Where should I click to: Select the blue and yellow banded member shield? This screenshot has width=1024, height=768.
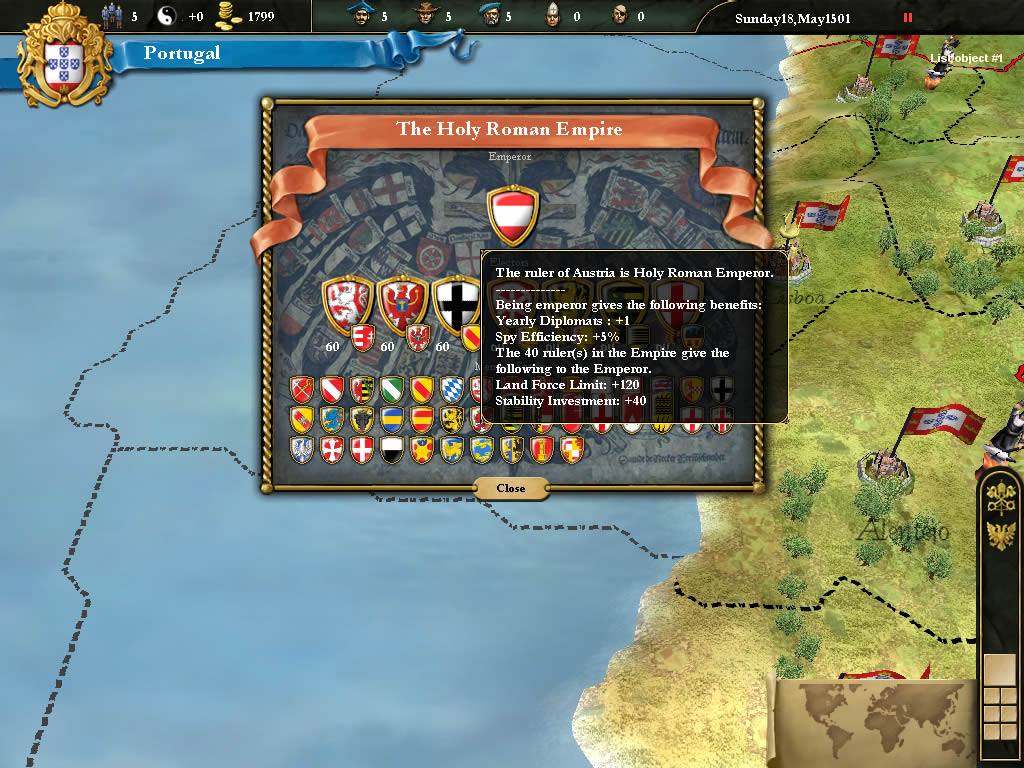click(x=391, y=418)
